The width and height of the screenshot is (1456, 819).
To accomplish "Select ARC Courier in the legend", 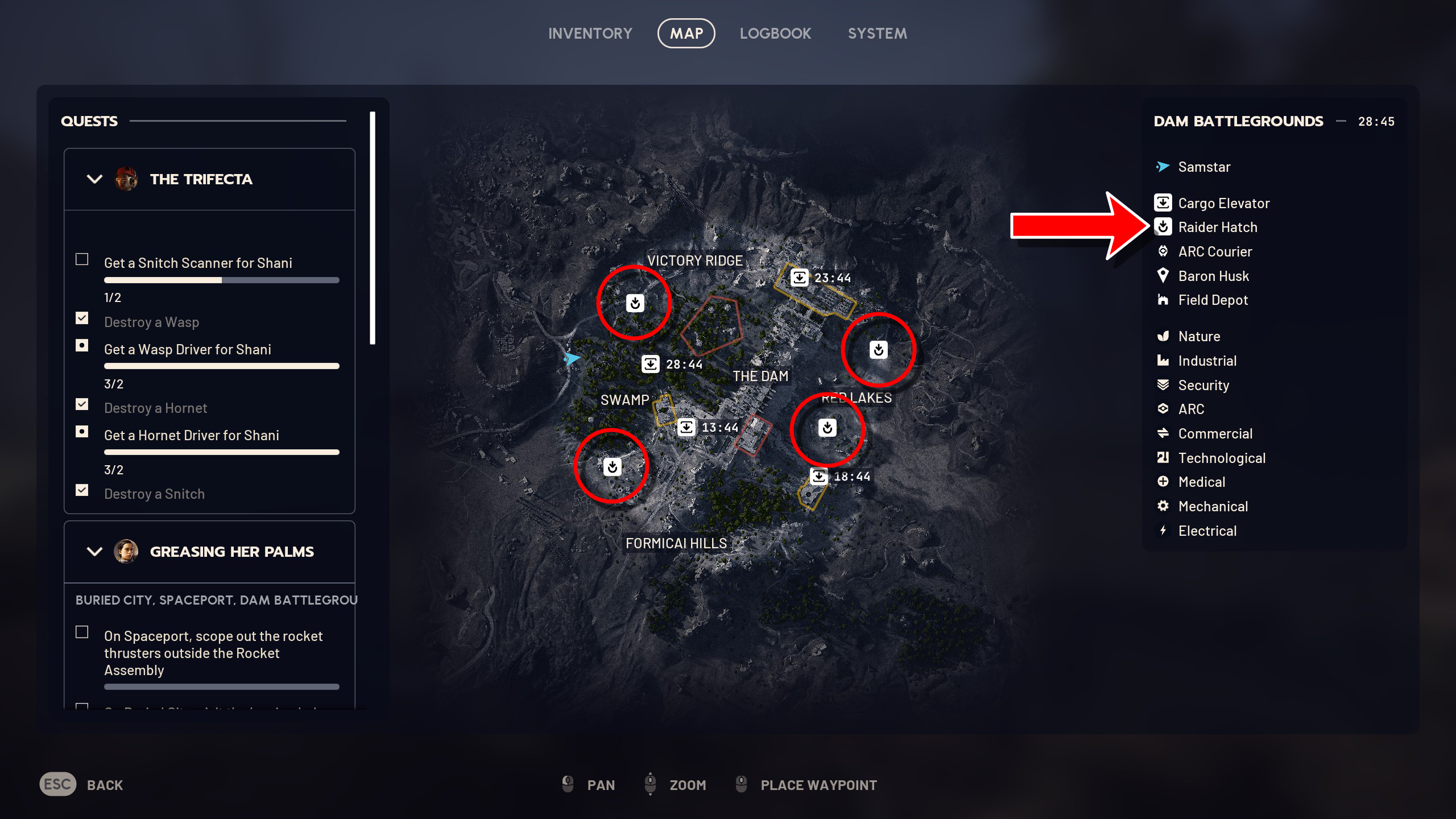I will (1214, 251).
